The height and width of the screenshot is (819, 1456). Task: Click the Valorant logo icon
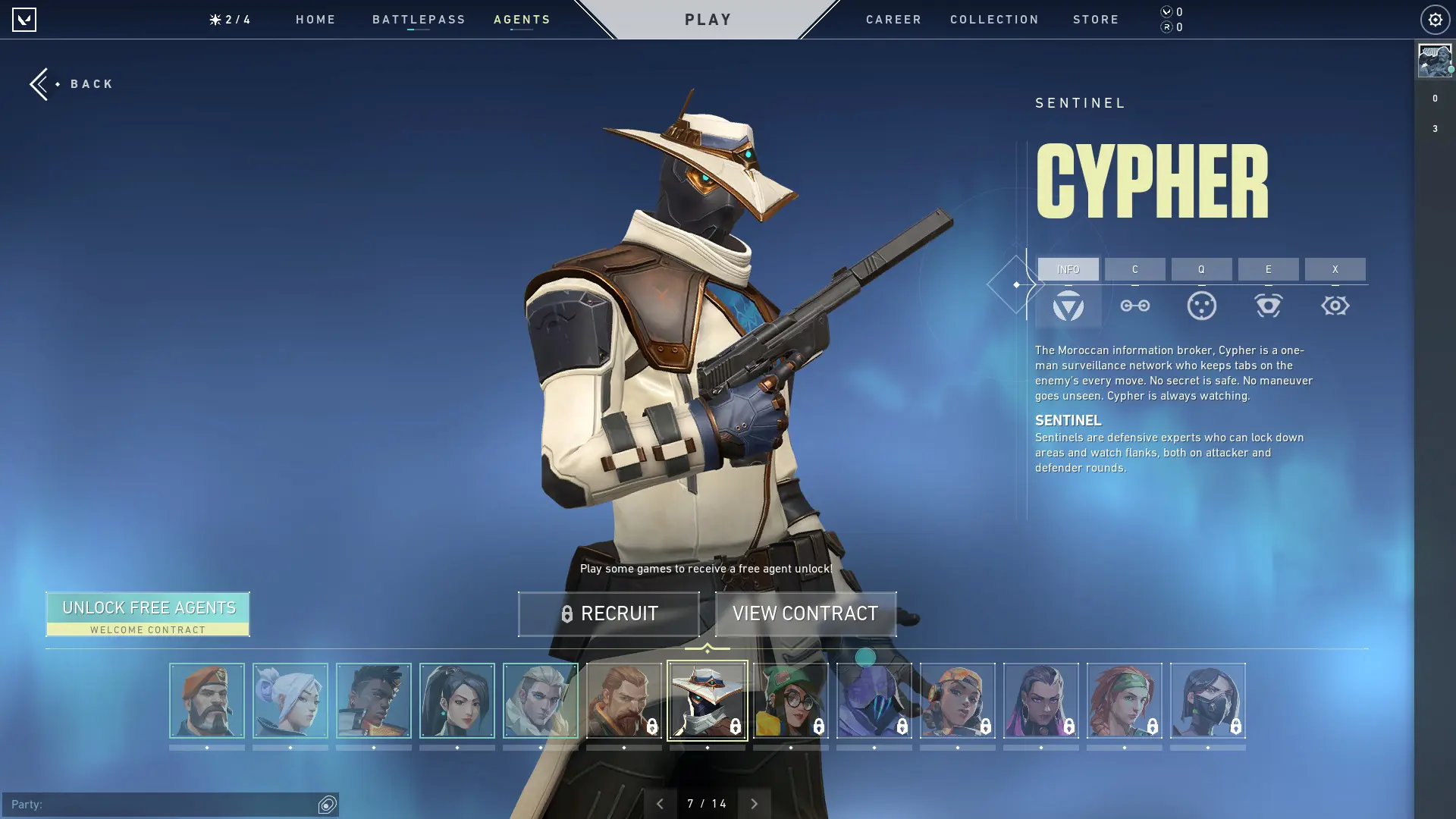tap(25, 20)
